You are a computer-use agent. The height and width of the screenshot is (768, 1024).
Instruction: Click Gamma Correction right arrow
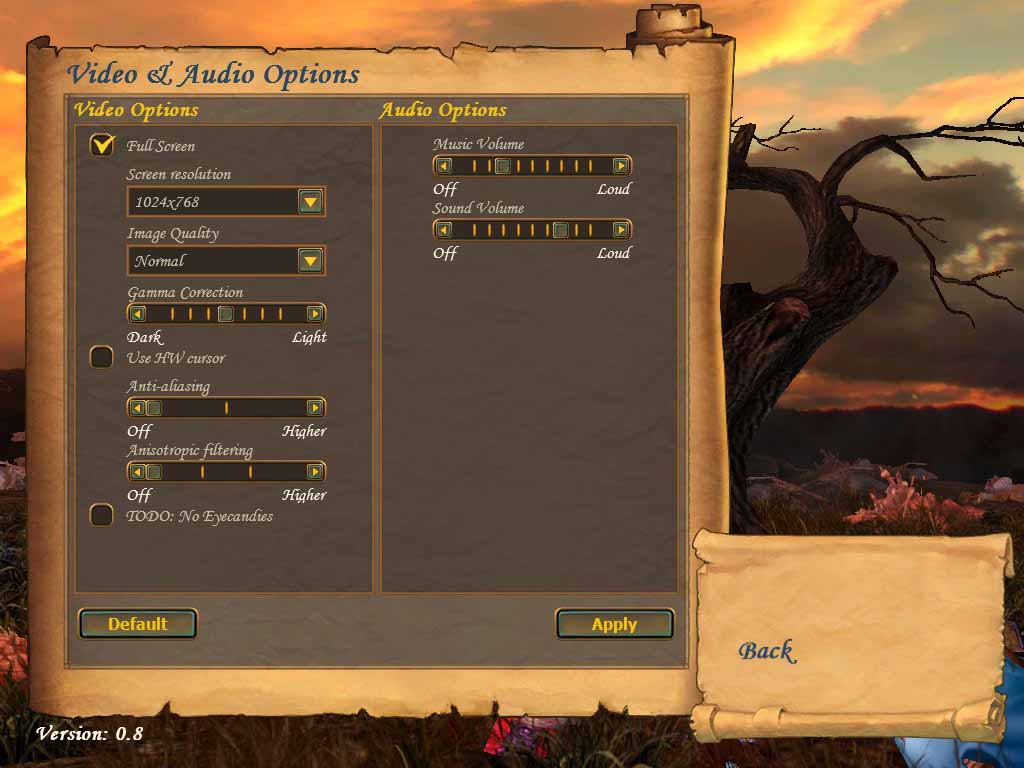tap(315, 314)
